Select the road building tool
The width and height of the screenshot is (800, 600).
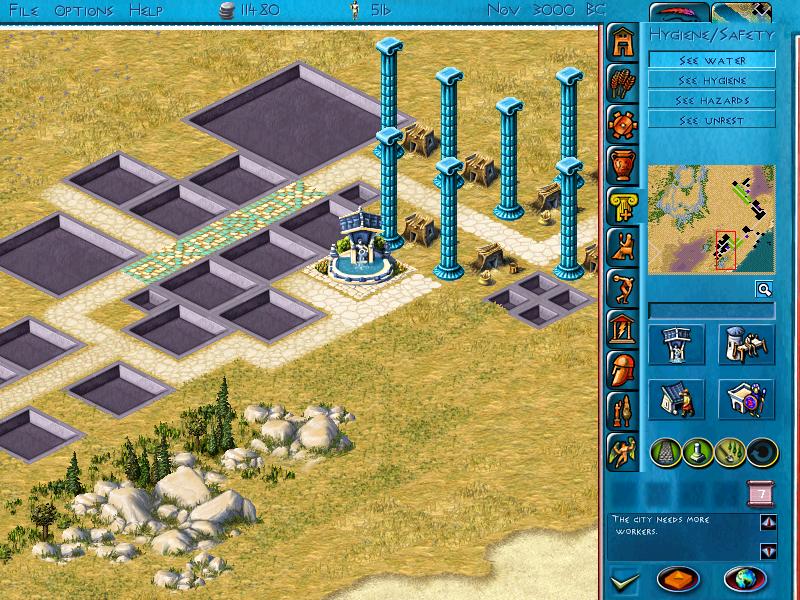coord(667,452)
